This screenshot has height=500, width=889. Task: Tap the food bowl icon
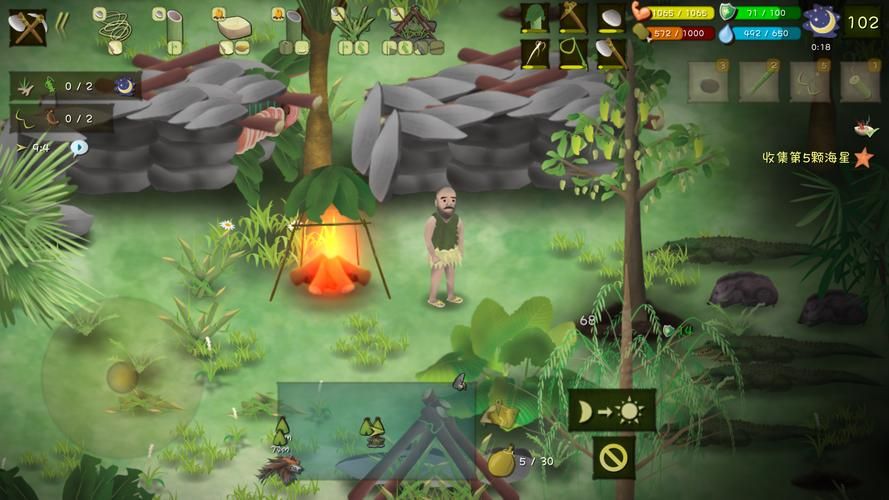(x=863, y=128)
